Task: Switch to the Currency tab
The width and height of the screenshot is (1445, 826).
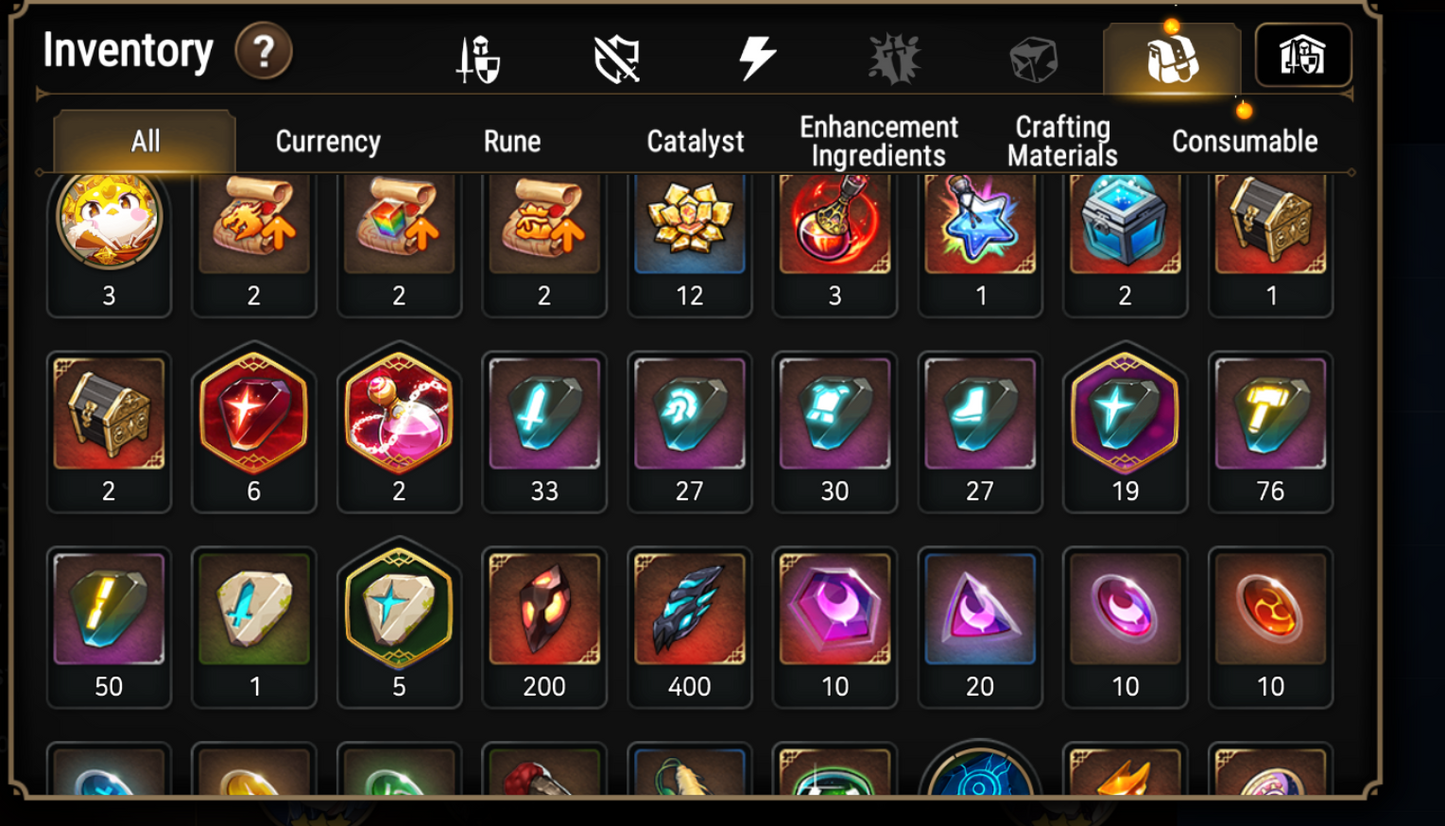Action: [326, 142]
